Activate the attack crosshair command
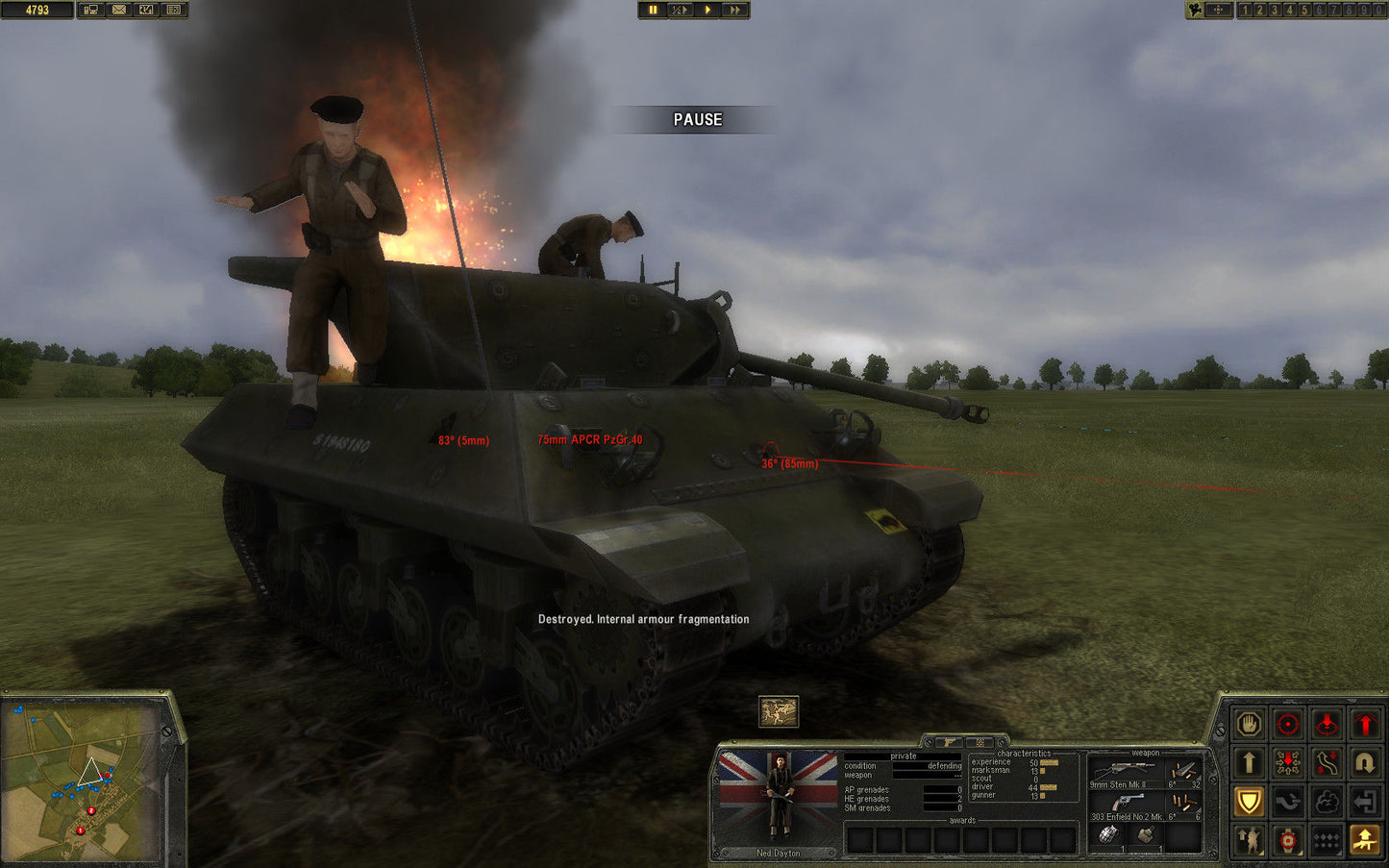 pyautogui.click(x=1288, y=724)
